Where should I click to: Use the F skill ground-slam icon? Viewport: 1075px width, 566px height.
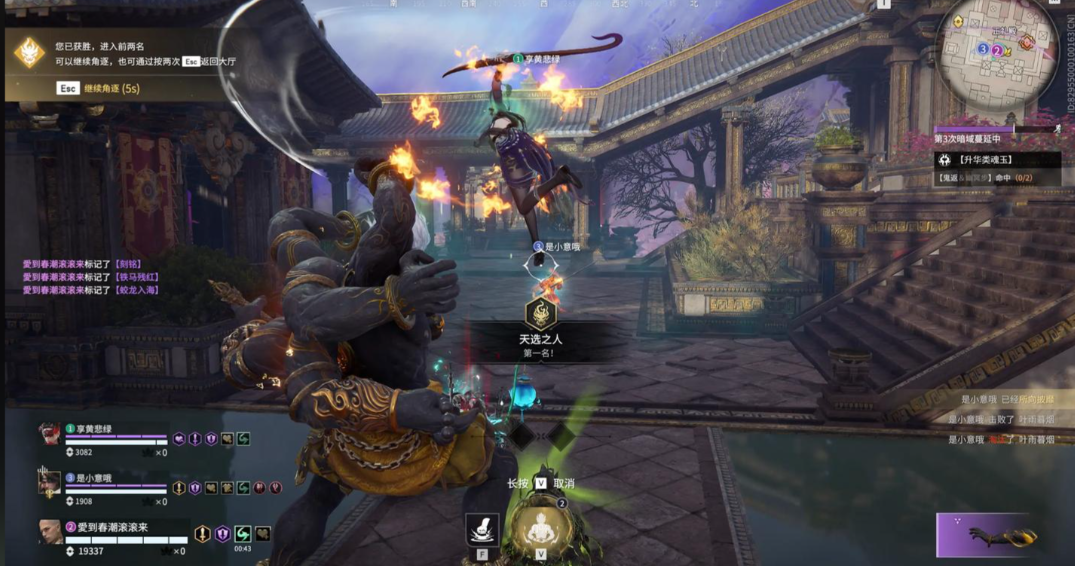pyautogui.click(x=483, y=529)
